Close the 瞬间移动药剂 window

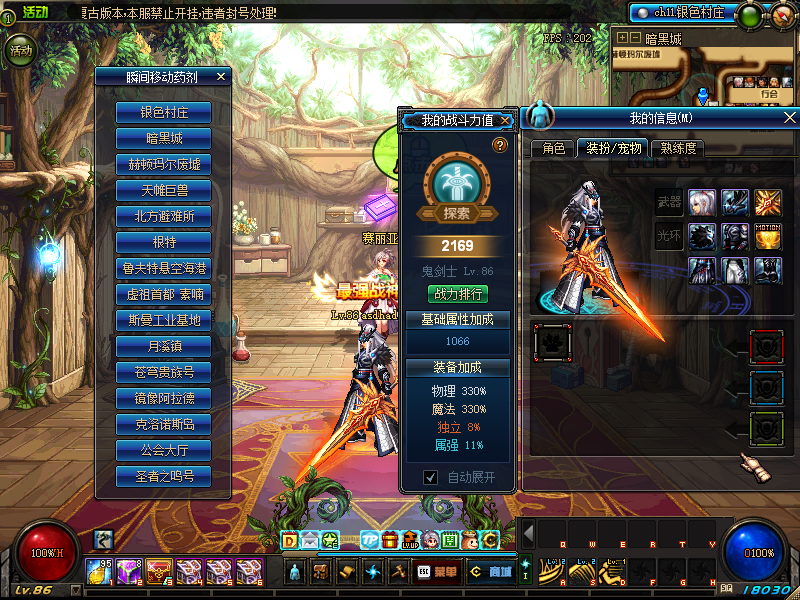pyautogui.click(x=221, y=76)
